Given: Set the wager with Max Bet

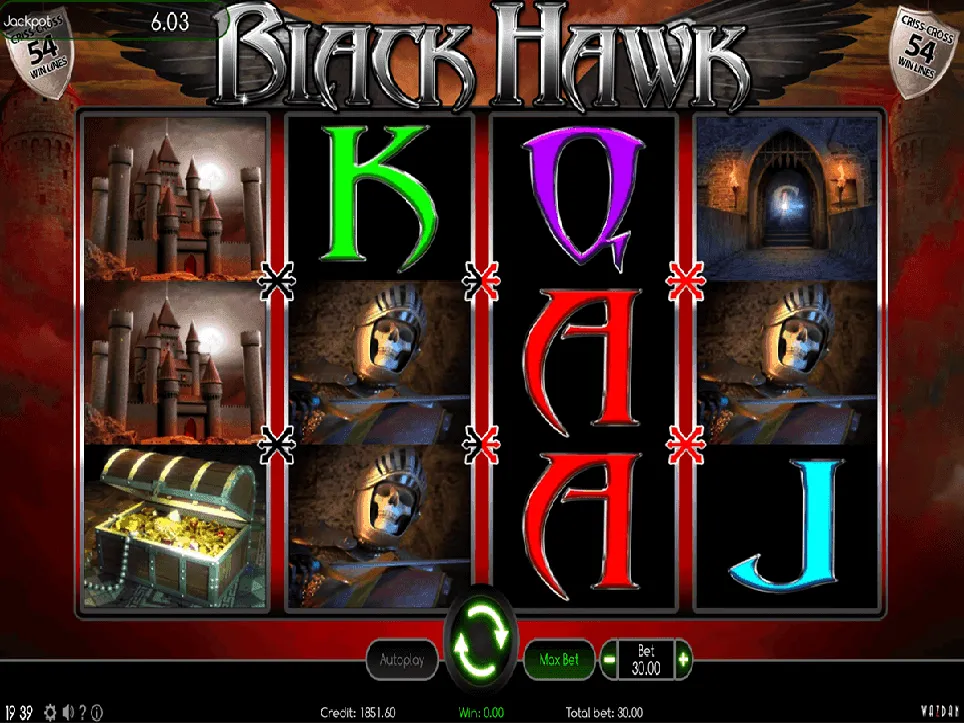Looking at the screenshot, I should point(560,660).
